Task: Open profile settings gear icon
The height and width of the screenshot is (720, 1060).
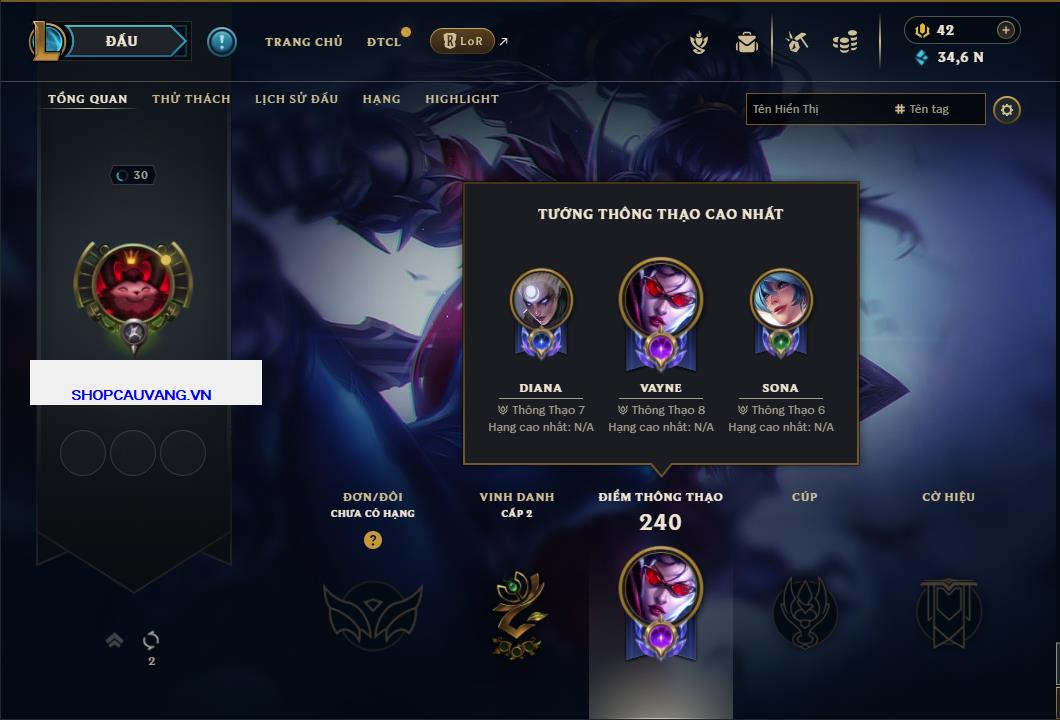Action: point(1007,109)
